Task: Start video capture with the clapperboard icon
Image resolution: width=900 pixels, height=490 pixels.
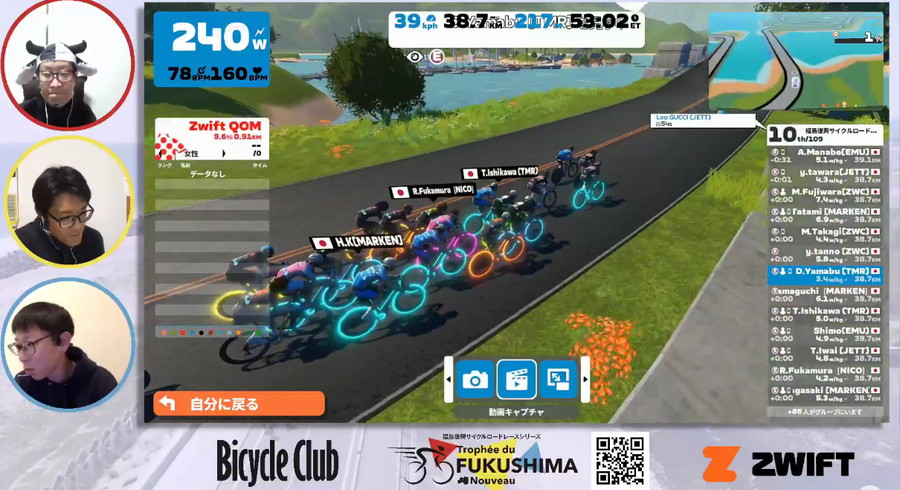Action: point(516,380)
